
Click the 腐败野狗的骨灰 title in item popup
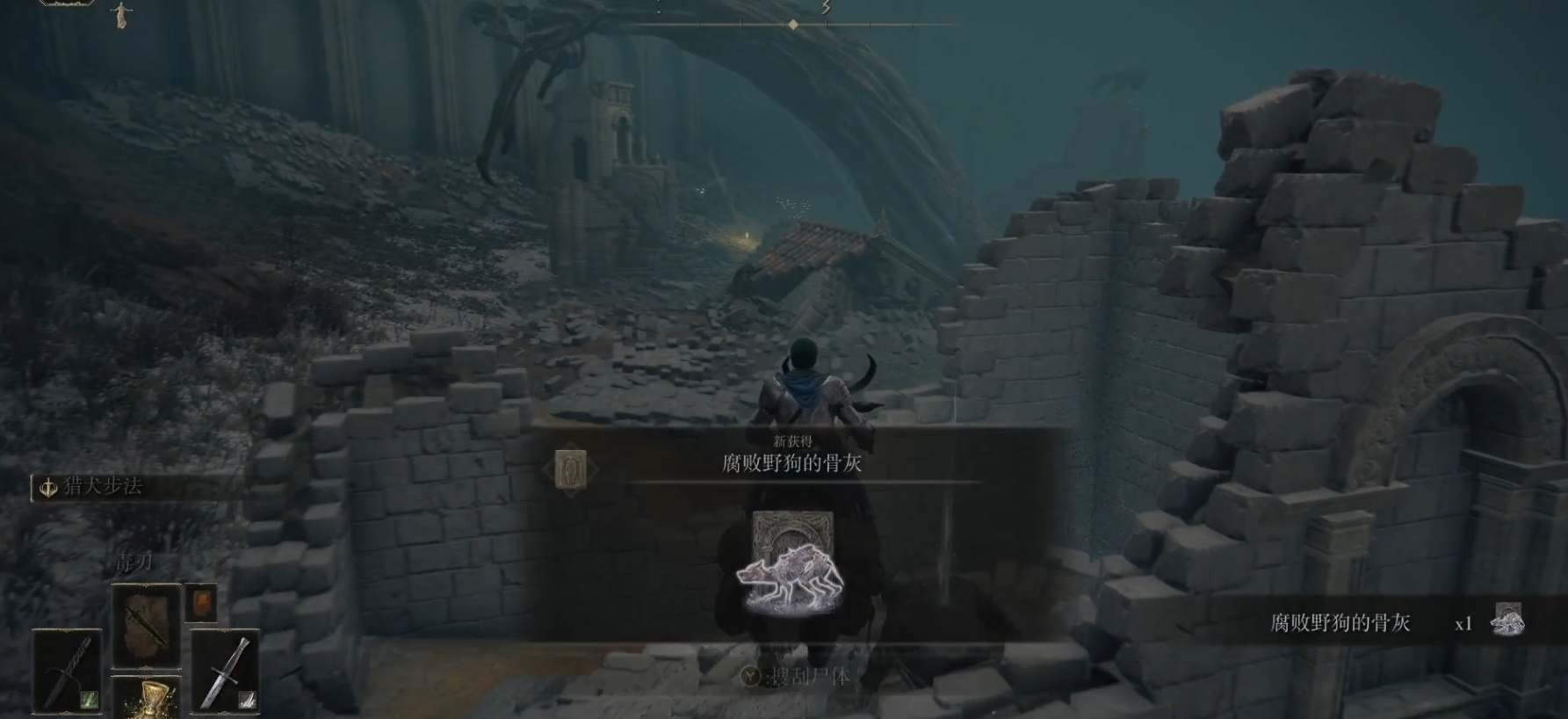791,464
